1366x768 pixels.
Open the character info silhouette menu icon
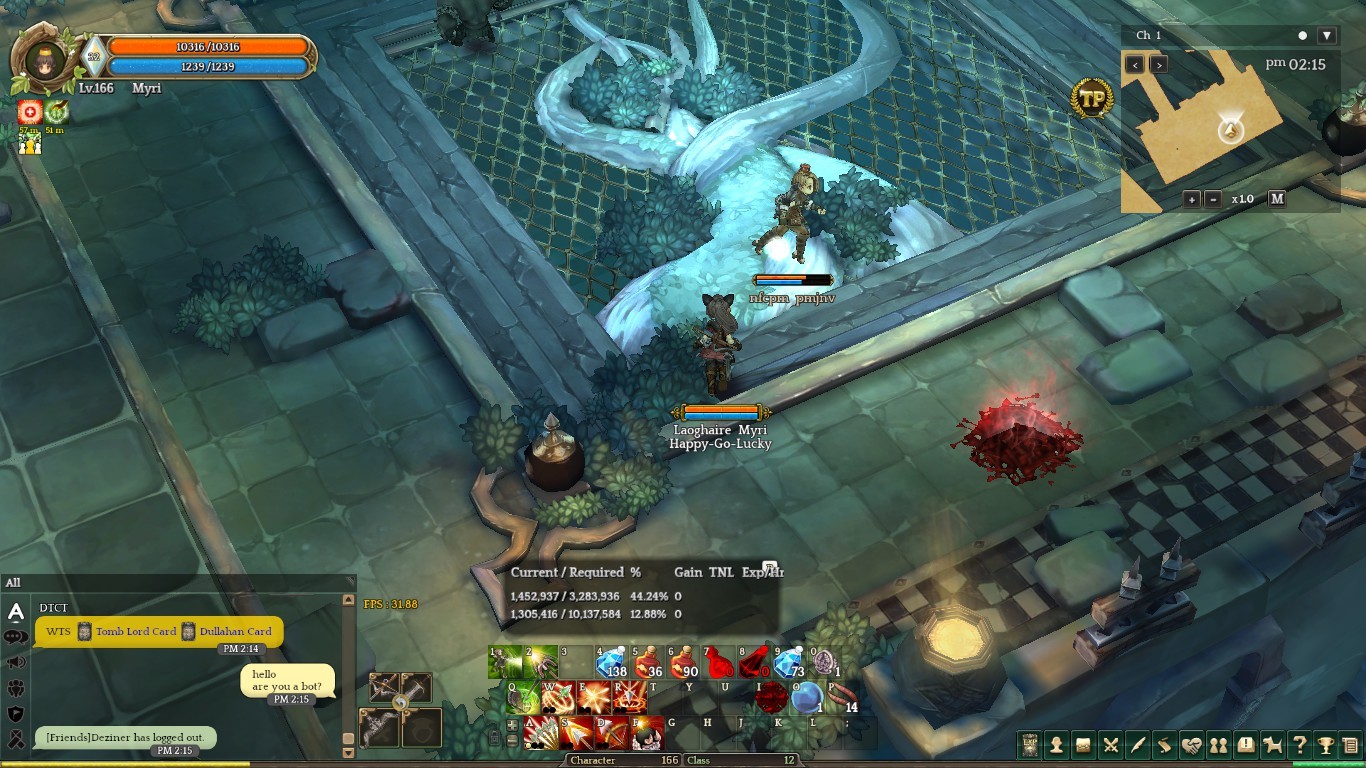1056,745
